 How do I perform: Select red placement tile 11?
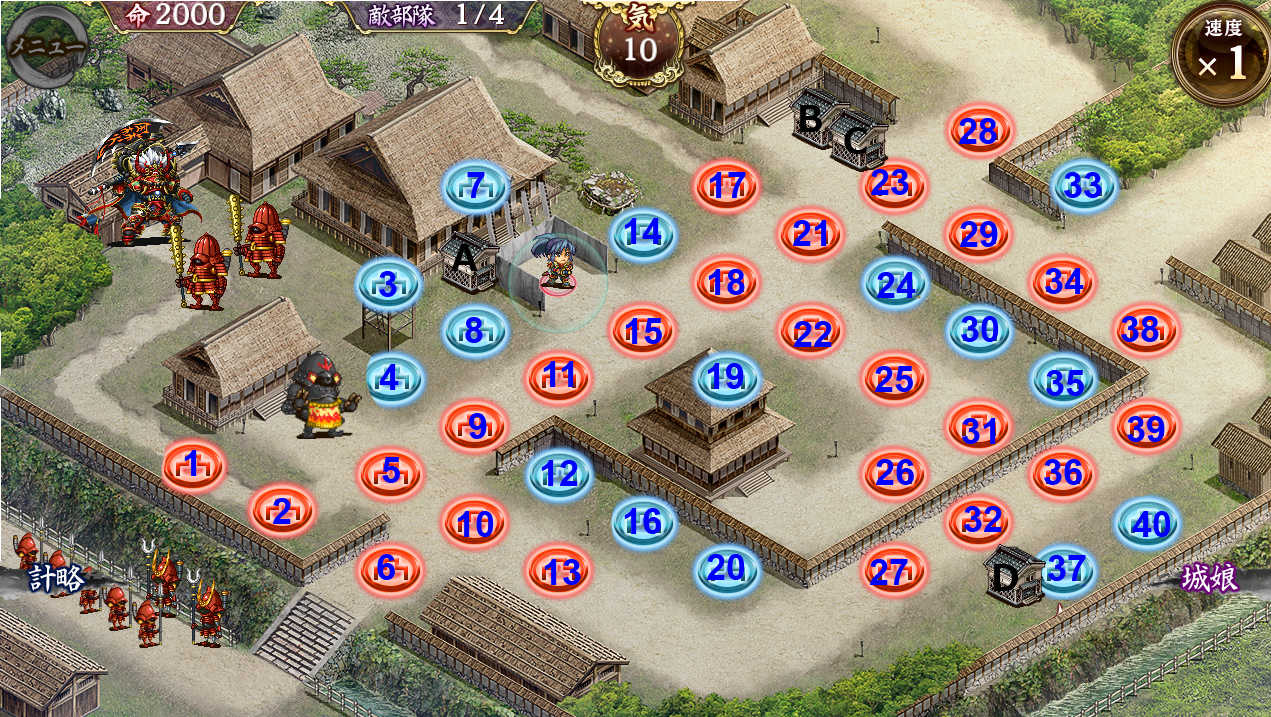click(559, 377)
